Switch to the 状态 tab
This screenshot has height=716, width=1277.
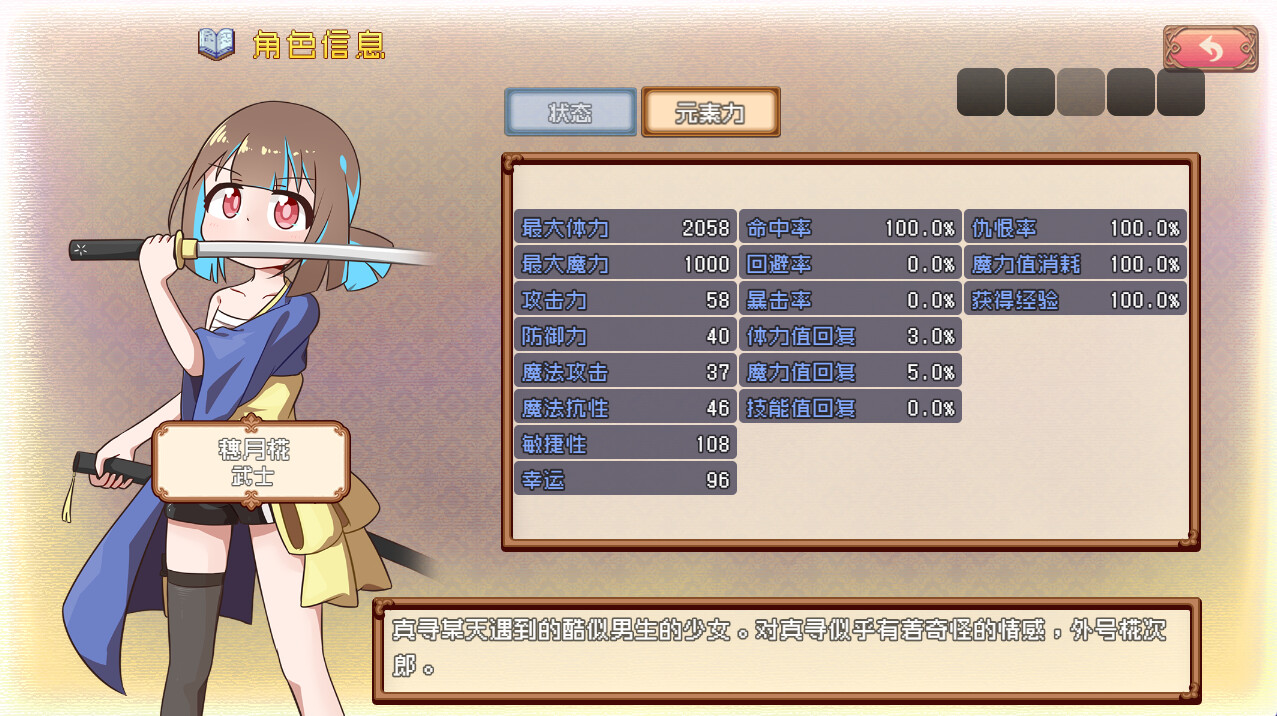click(570, 112)
